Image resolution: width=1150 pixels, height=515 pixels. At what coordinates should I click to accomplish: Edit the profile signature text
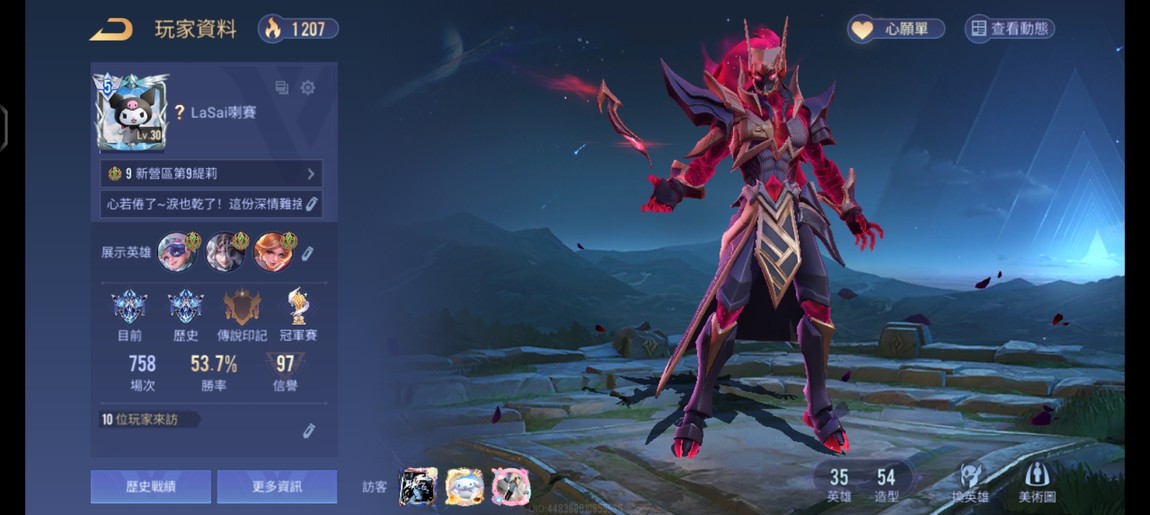pos(311,204)
